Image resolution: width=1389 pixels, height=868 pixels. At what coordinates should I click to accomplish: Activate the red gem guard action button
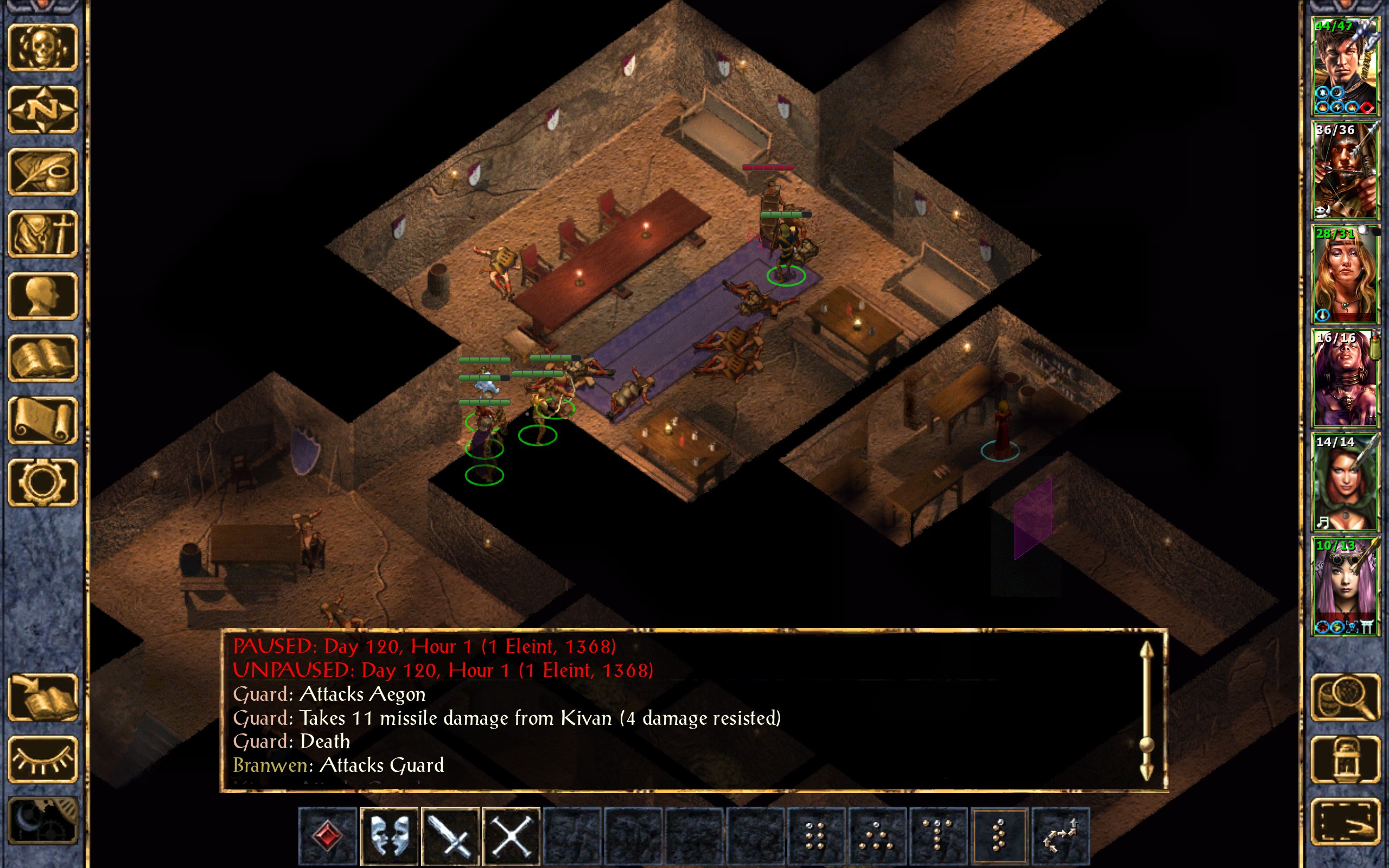(x=328, y=836)
